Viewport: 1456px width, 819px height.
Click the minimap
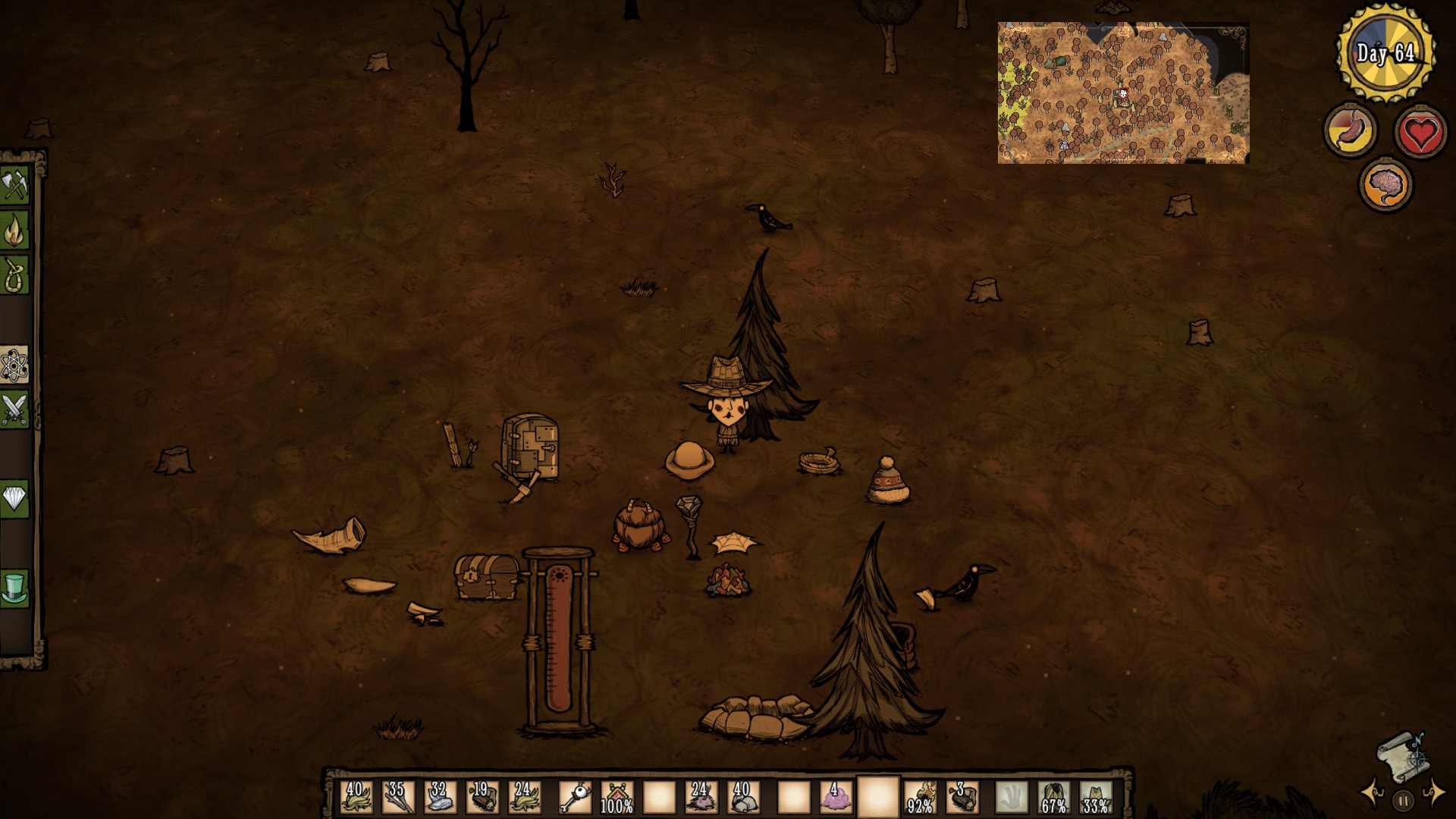1122,93
